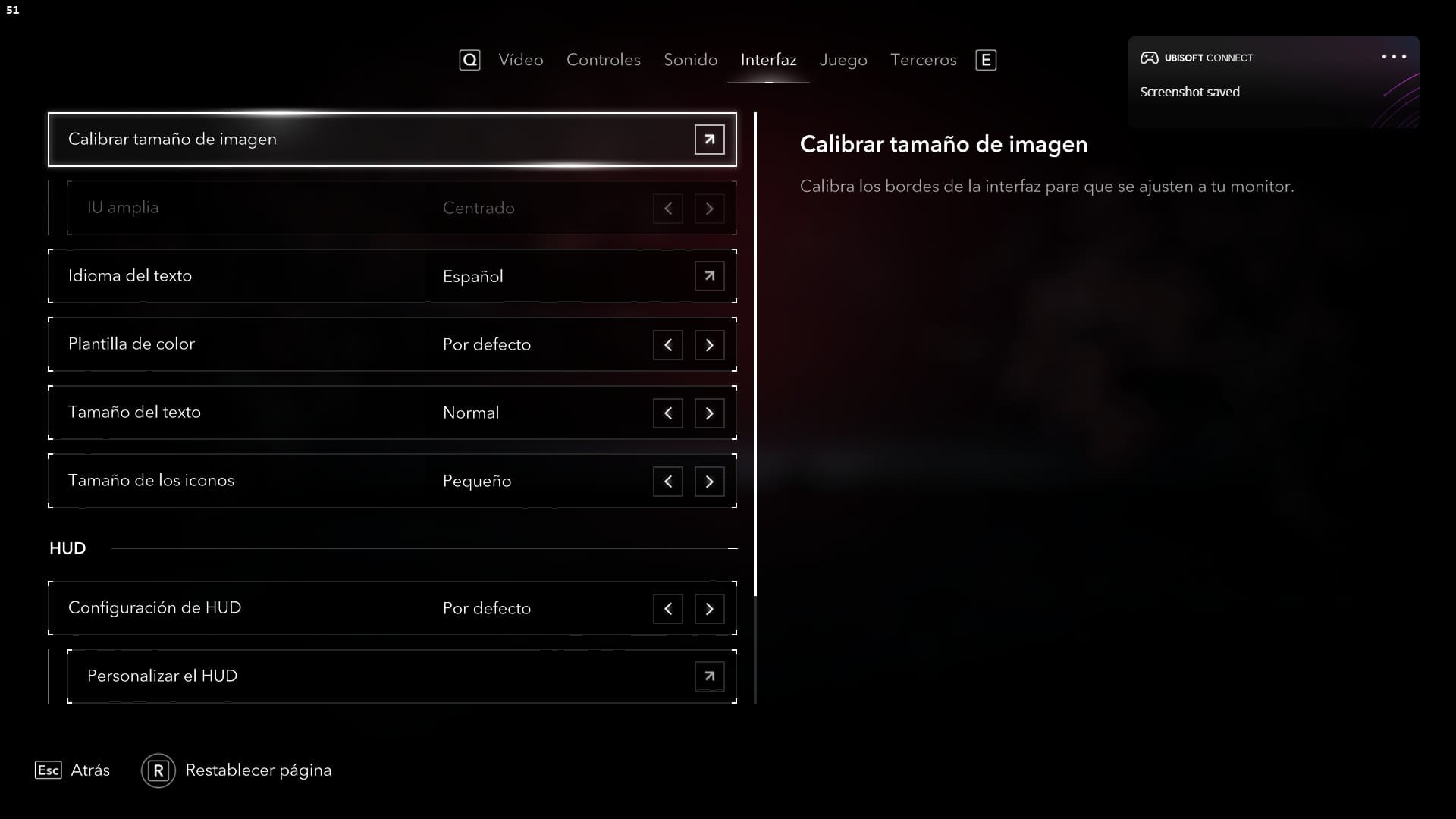Go to the Sonido tab

coord(690,60)
